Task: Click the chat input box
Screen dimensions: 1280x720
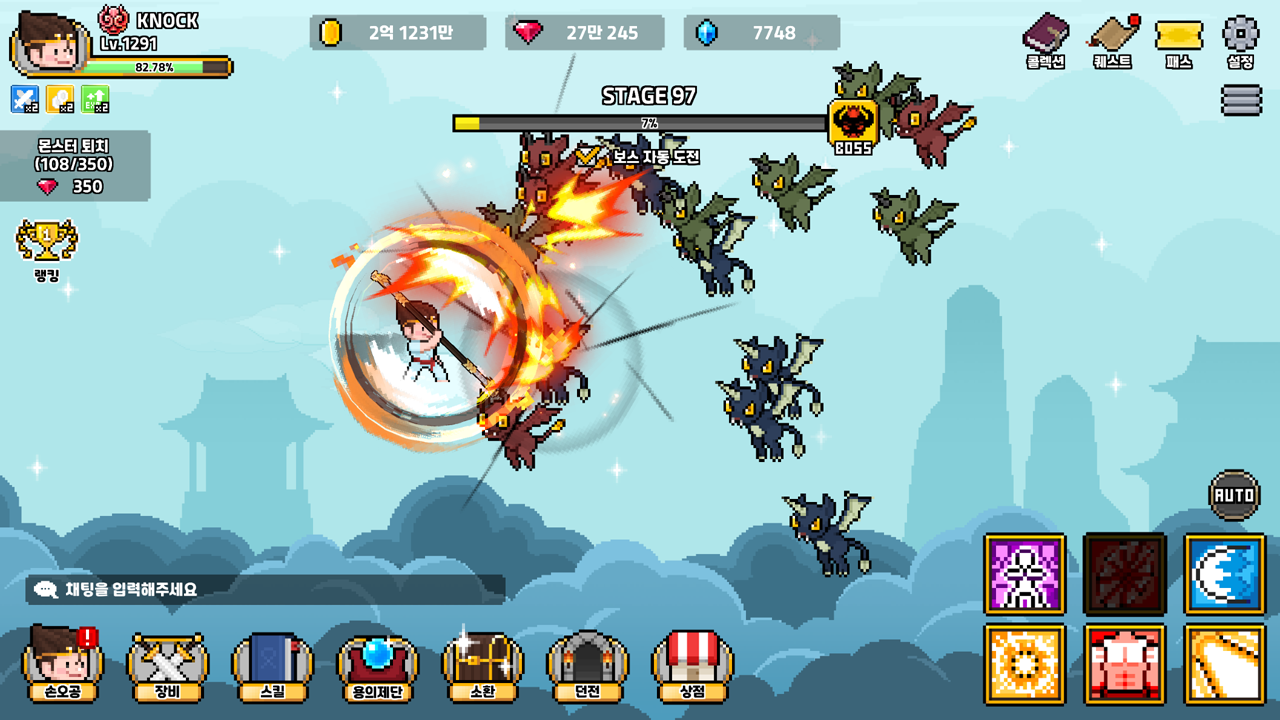Action: (x=265, y=589)
